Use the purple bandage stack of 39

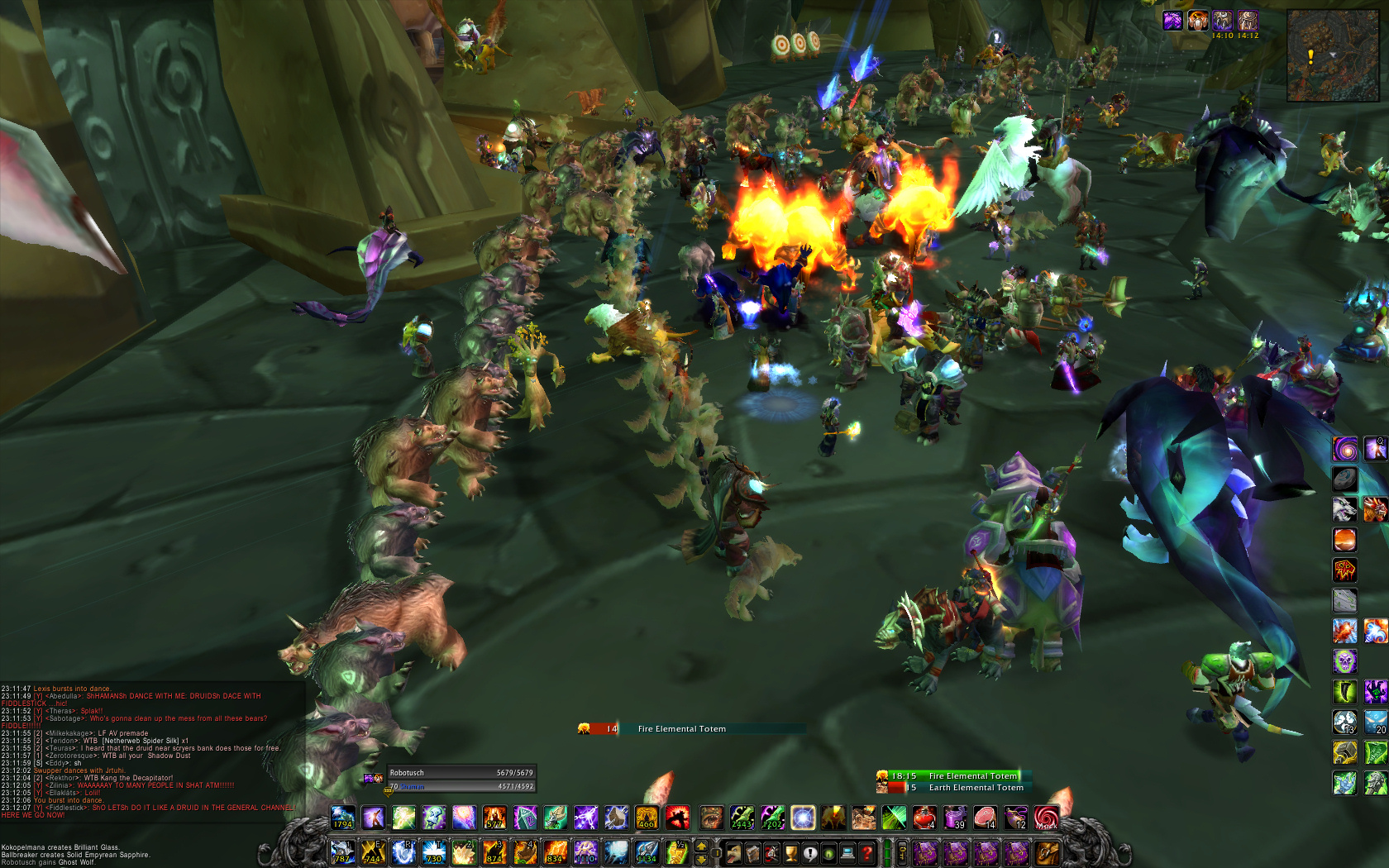pyautogui.click(x=955, y=818)
